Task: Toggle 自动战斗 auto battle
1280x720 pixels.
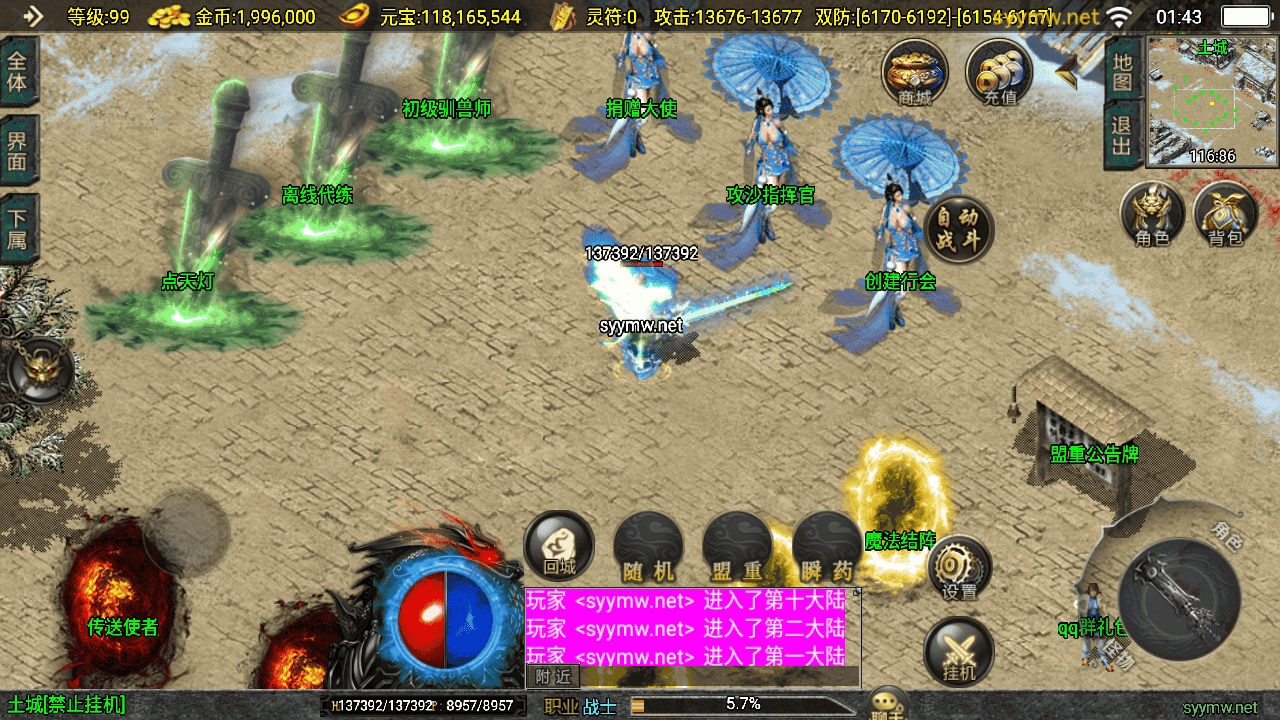Action: 959,229
